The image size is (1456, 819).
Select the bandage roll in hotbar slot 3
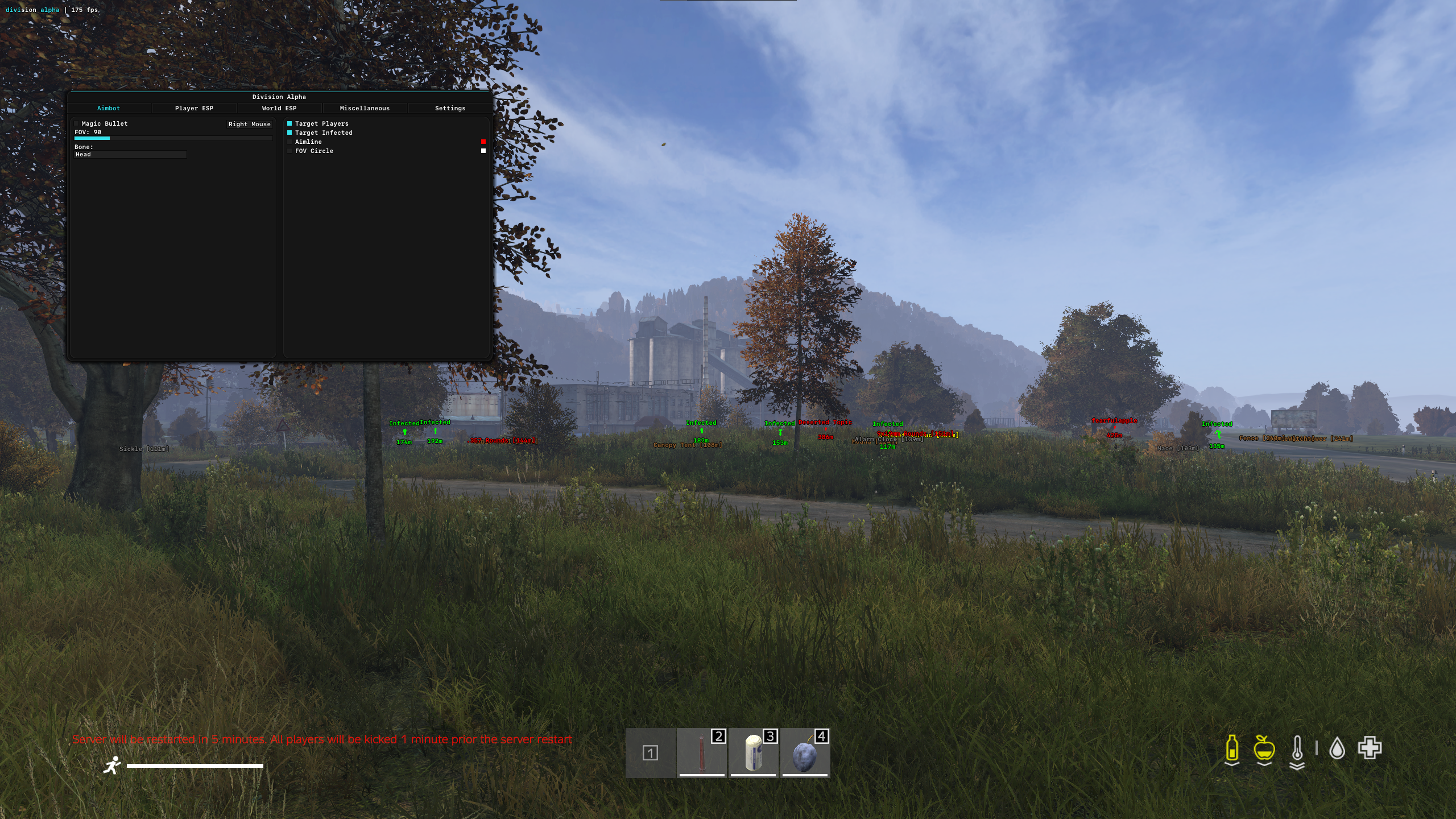tap(753, 753)
